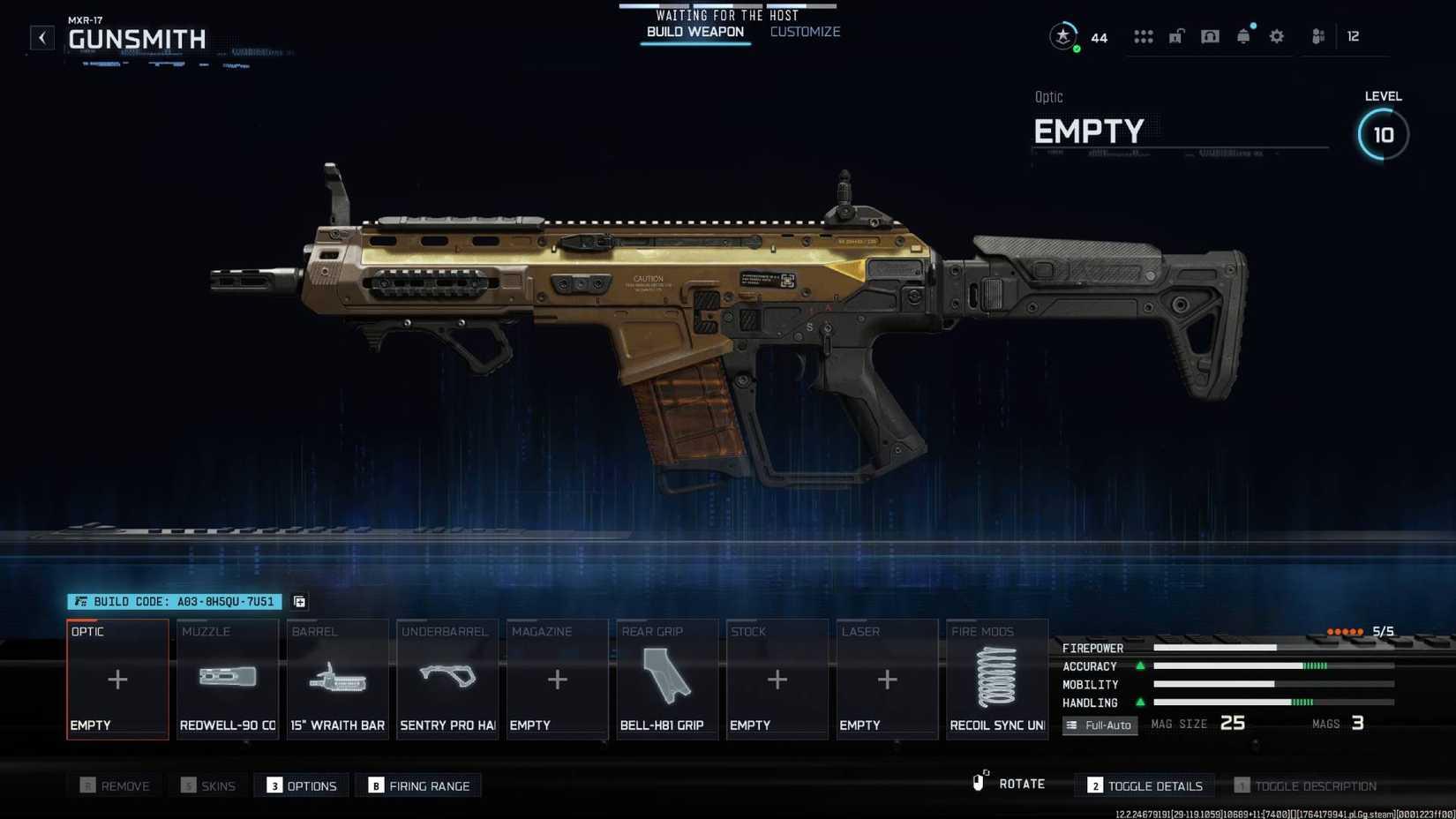The height and width of the screenshot is (819, 1456).
Task: Open the social/friends panel icon
Action: pyautogui.click(x=1318, y=36)
